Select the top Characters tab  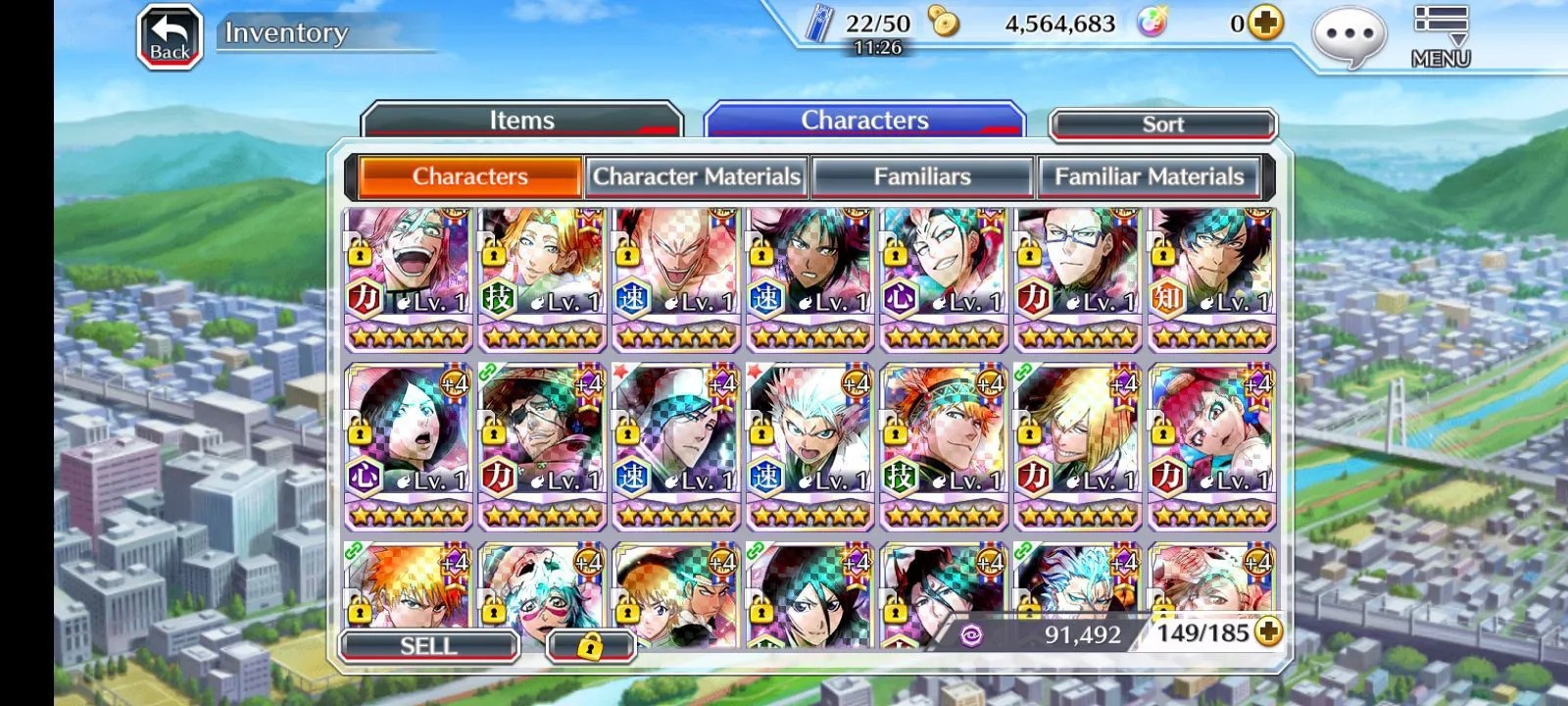coord(864,121)
